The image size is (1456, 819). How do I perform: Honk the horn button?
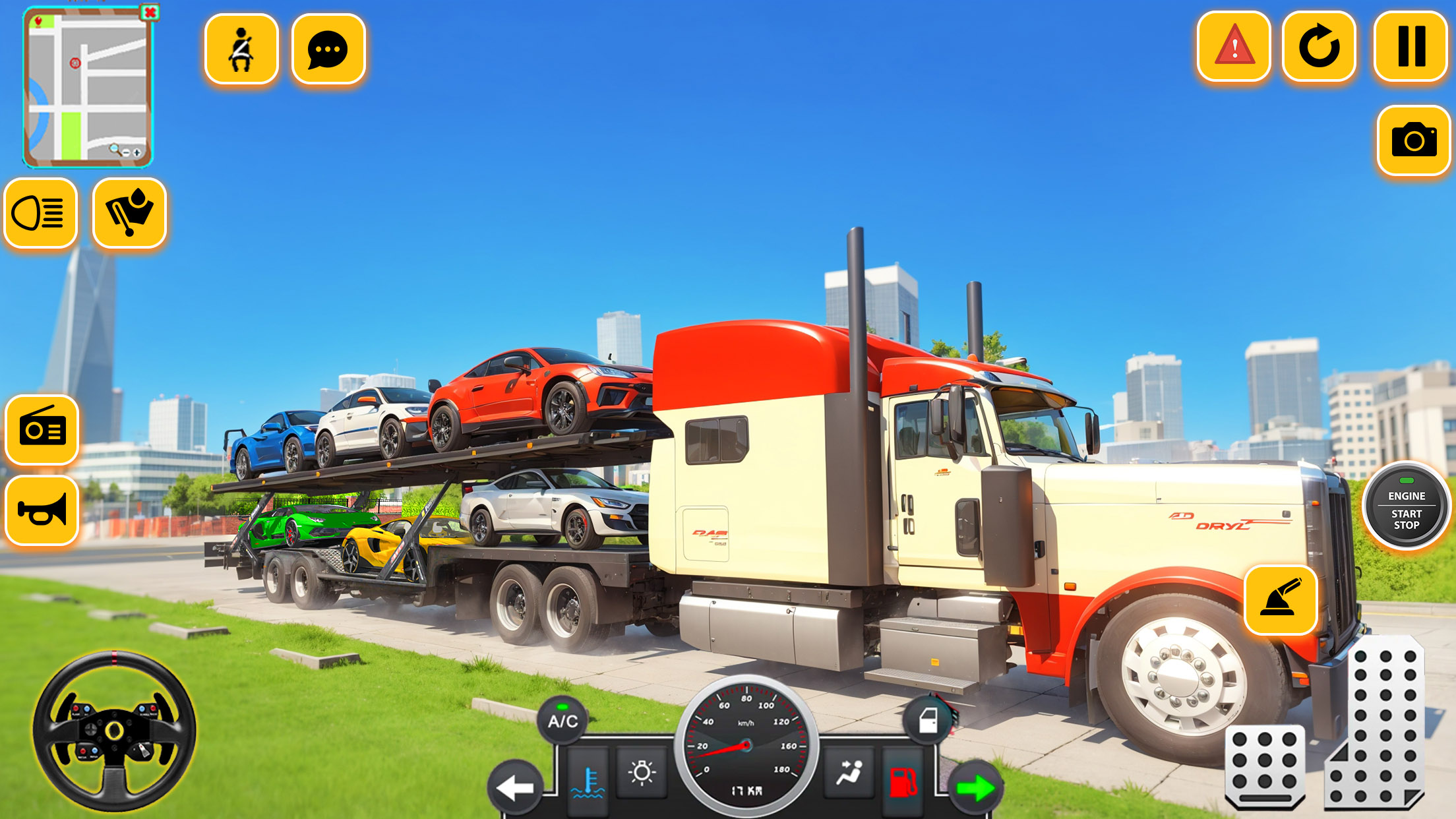(42, 511)
